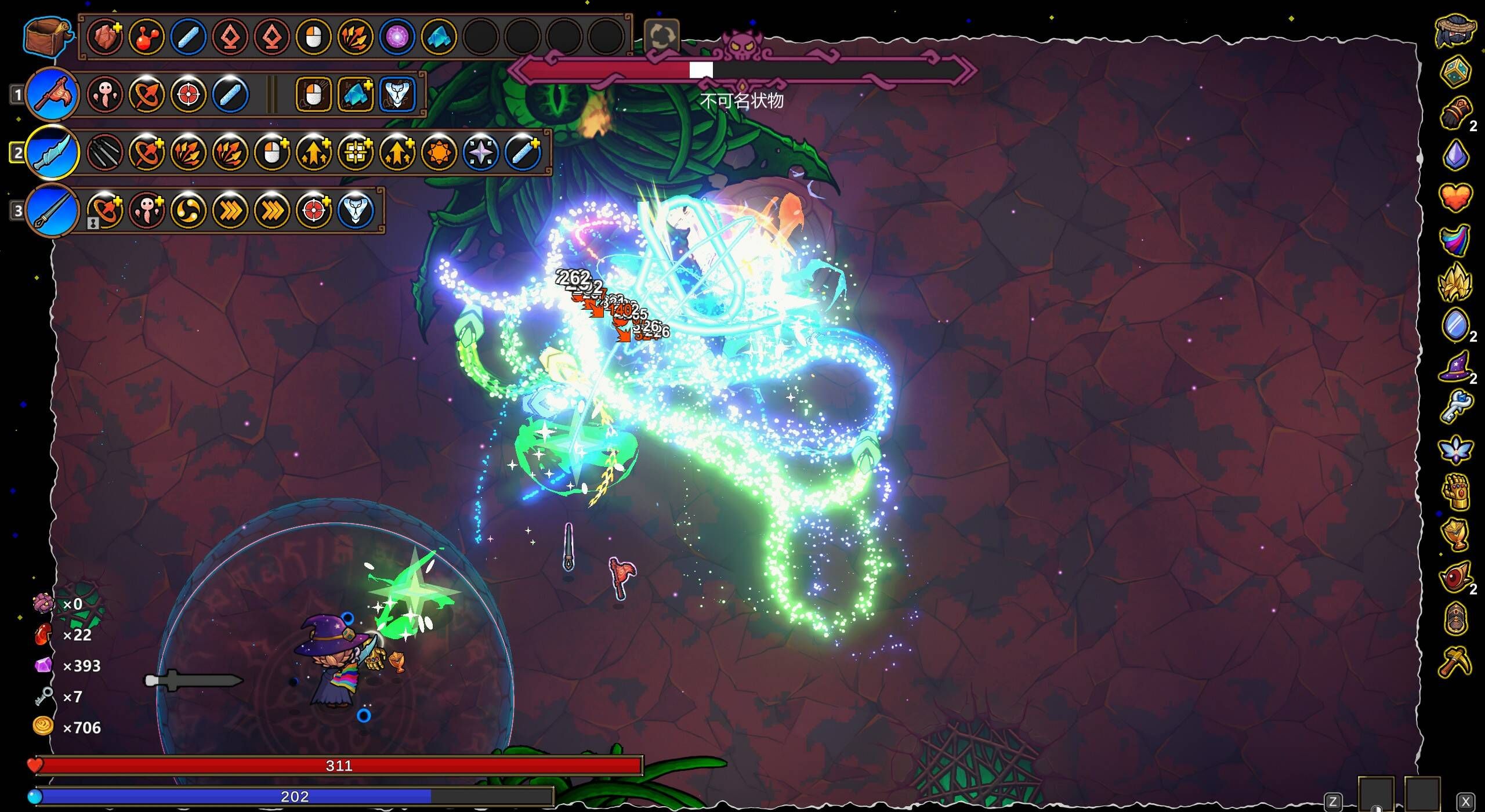View the golden gauntlet relic
Image resolution: width=1485 pixels, height=812 pixels.
(1456, 493)
